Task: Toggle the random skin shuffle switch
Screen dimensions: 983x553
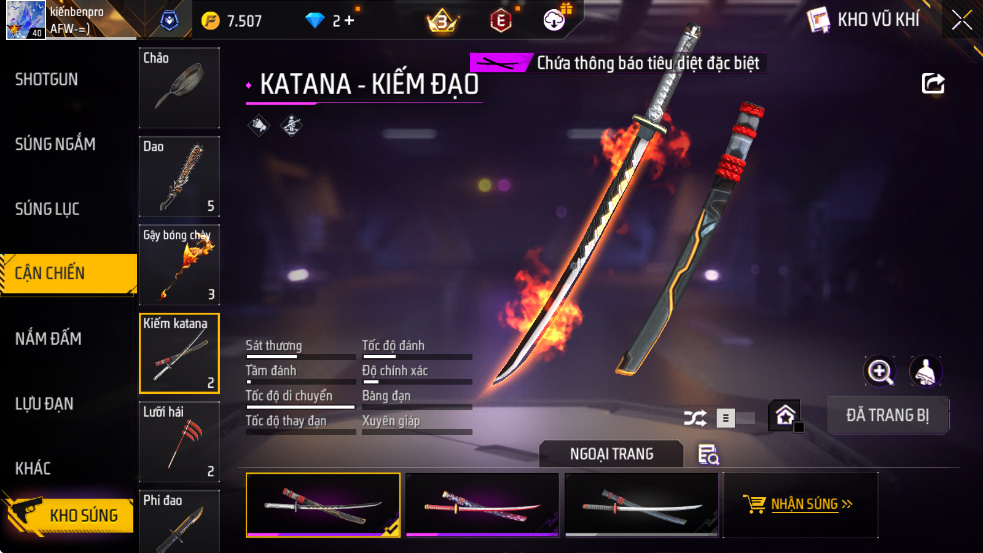Action: coord(718,418)
